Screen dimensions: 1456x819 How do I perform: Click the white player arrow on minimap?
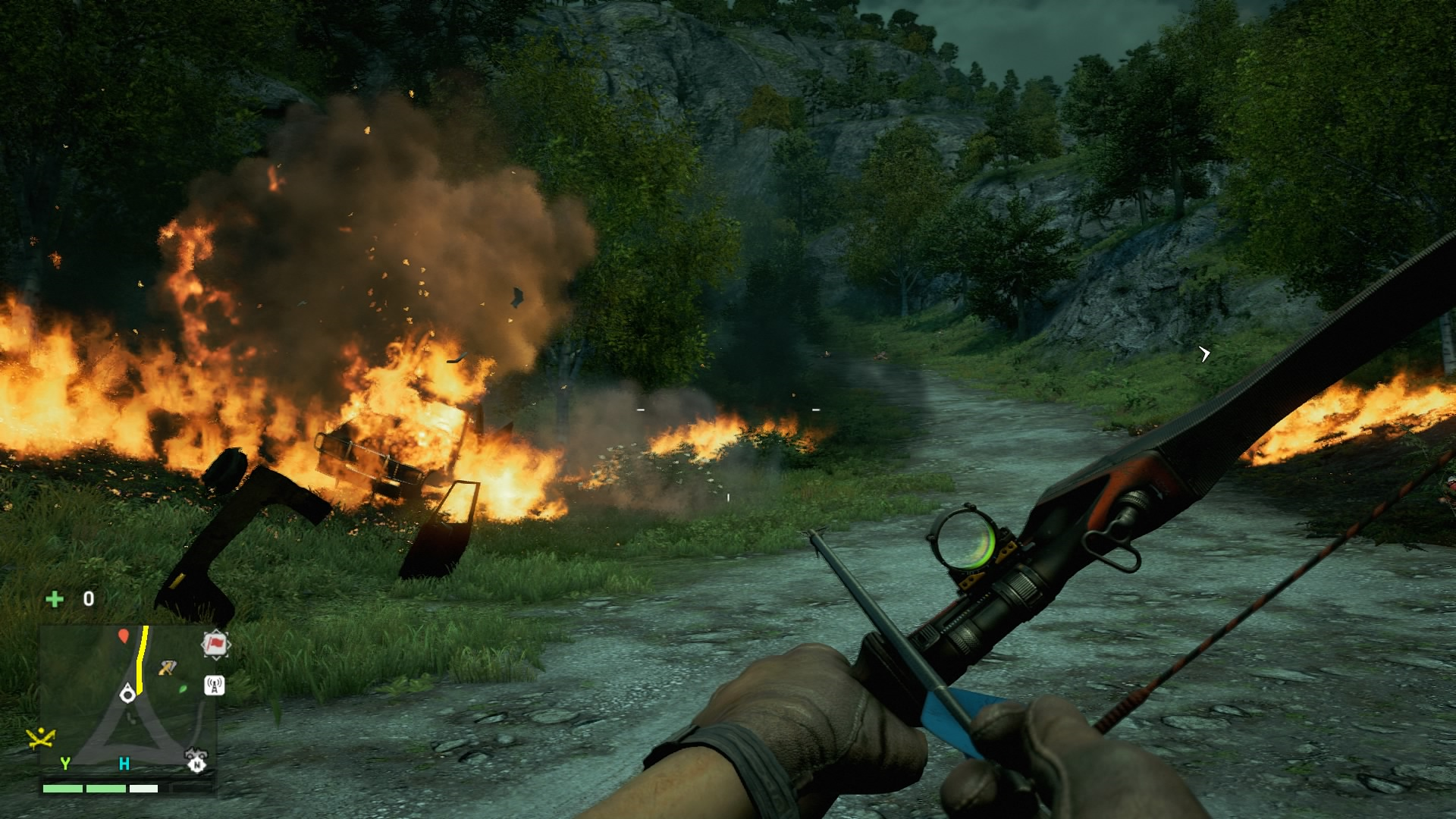point(127,693)
